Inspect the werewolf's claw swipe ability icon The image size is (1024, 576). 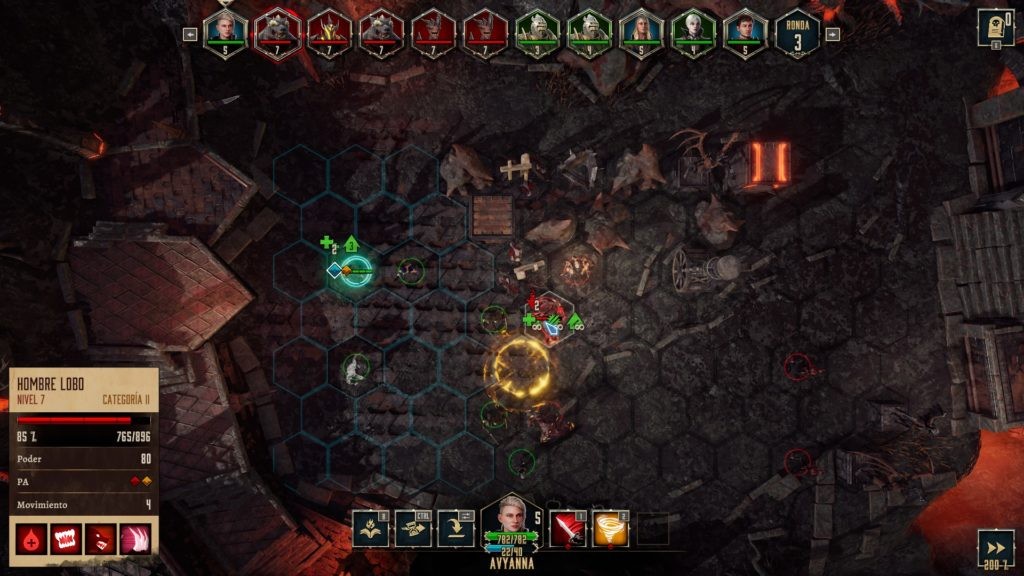coord(135,539)
